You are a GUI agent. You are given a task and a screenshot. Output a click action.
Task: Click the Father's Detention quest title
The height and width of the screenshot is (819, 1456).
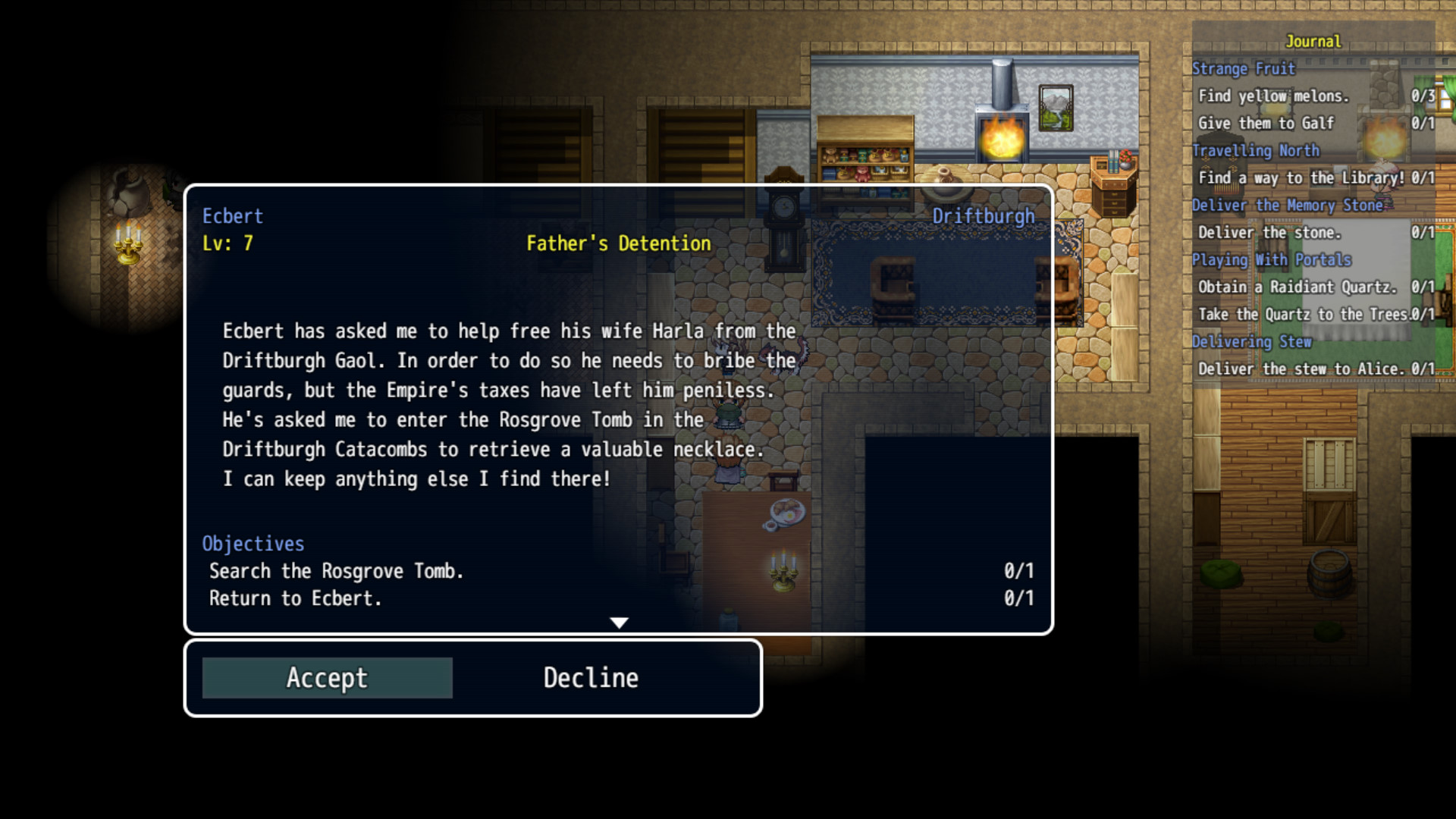click(x=618, y=243)
